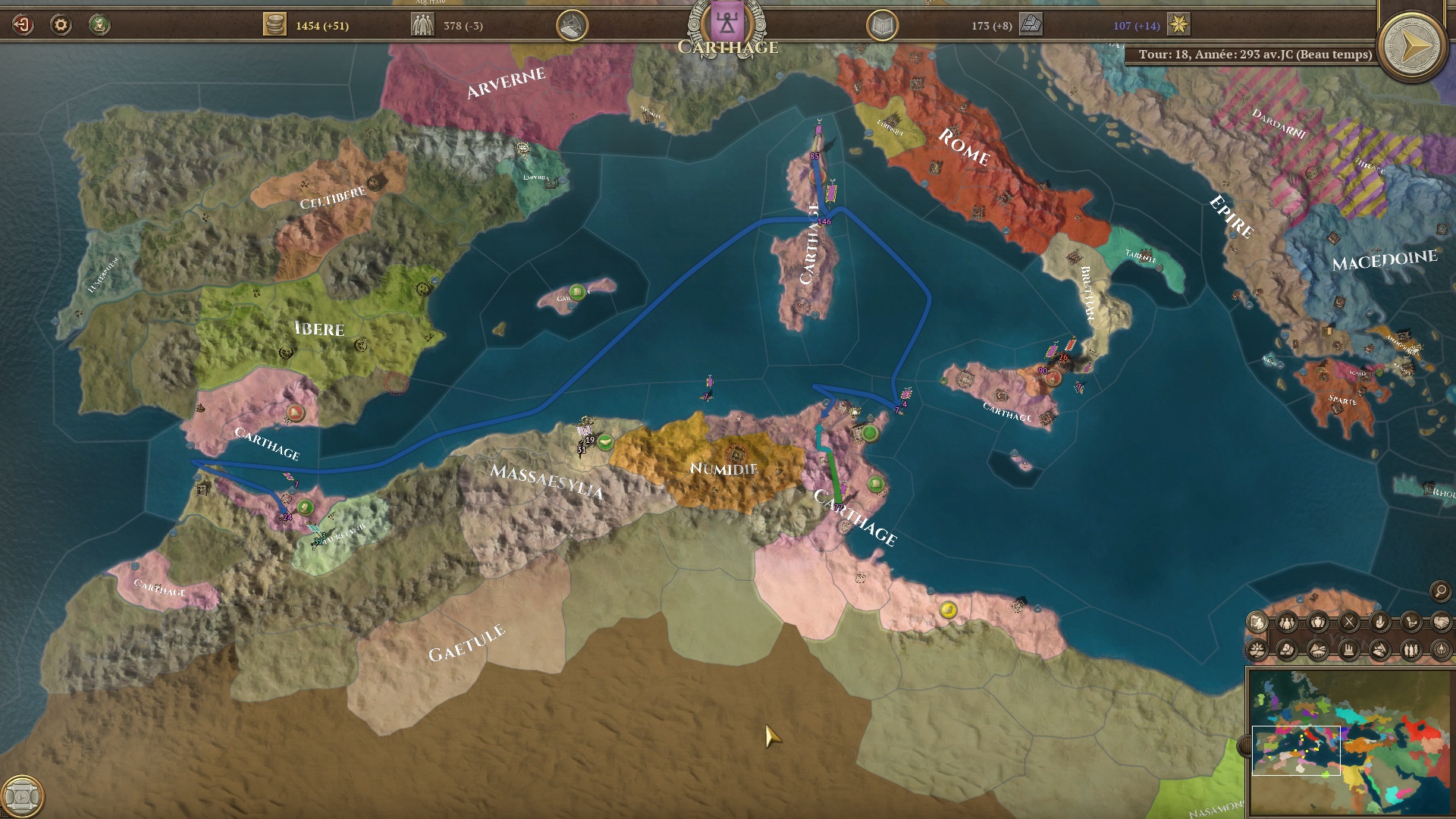Image resolution: width=1456 pixels, height=819 pixels.
Task: Click the manpower figures icon
Action: point(422,25)
